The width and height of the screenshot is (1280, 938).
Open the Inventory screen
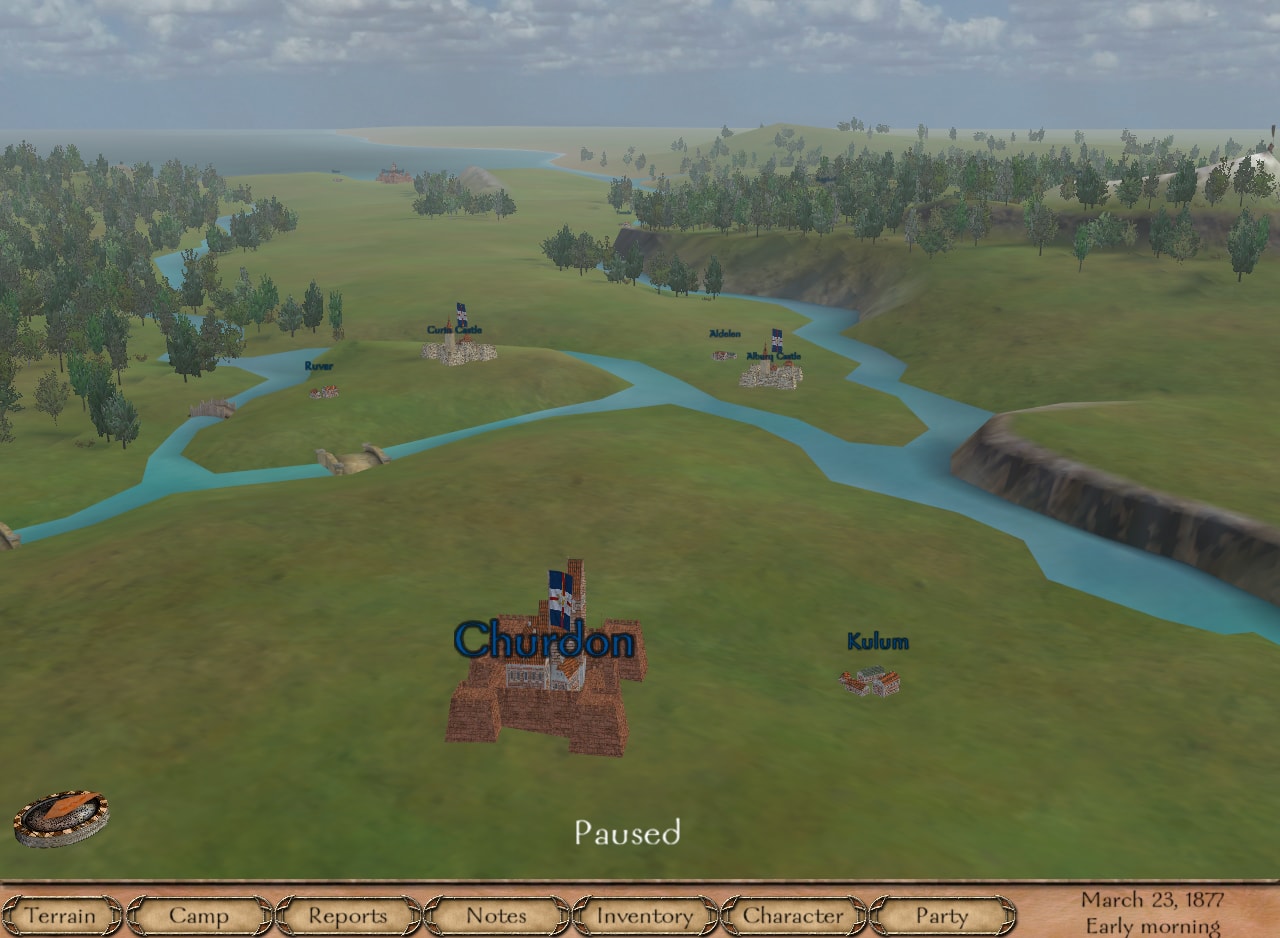click(x=644, y=916)
